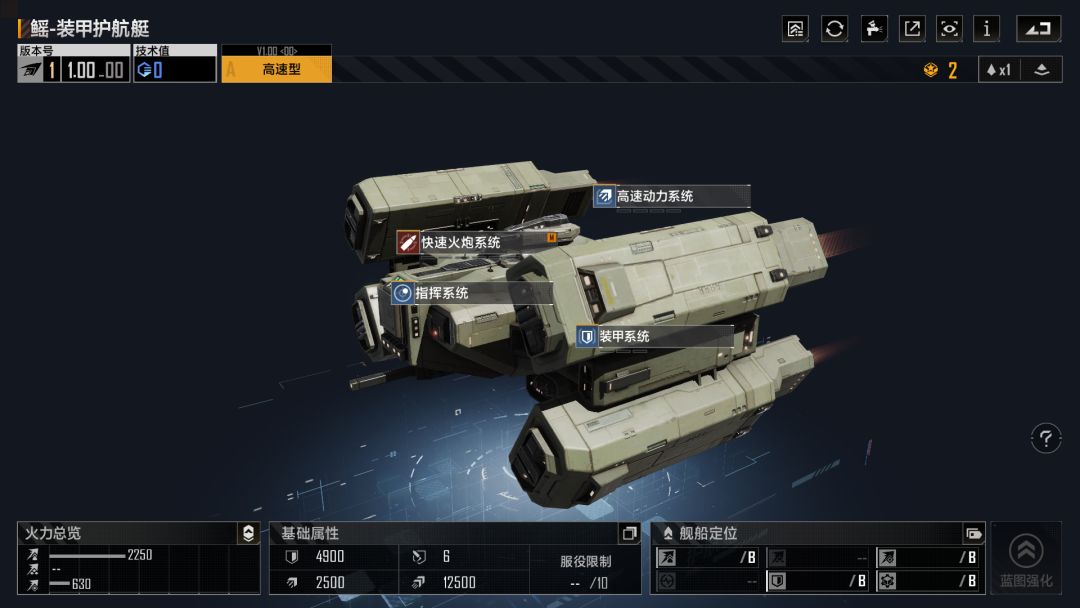Click the layered chevron formation button
Screen dimensions: 1080x608
pos(1041,70)
